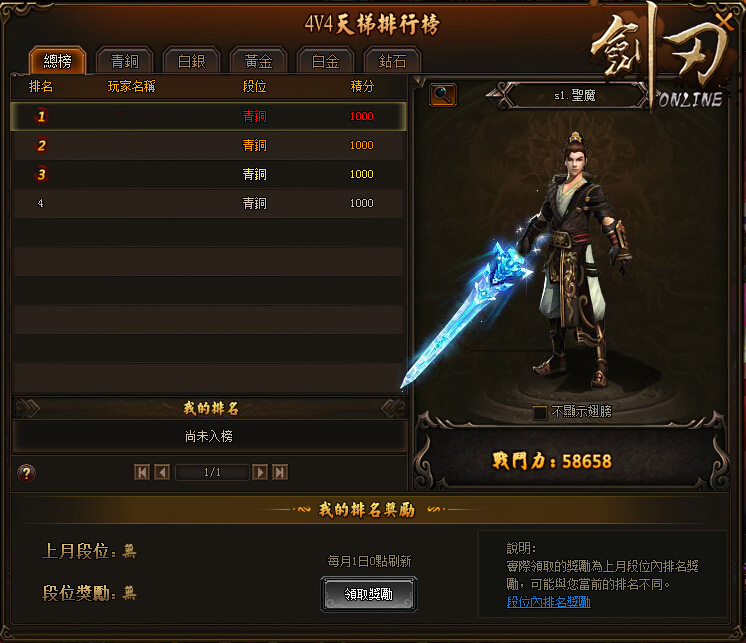Show the 黃金 tier rankings
Viewport: 746px width, 643px height.
tap(258, 61)
